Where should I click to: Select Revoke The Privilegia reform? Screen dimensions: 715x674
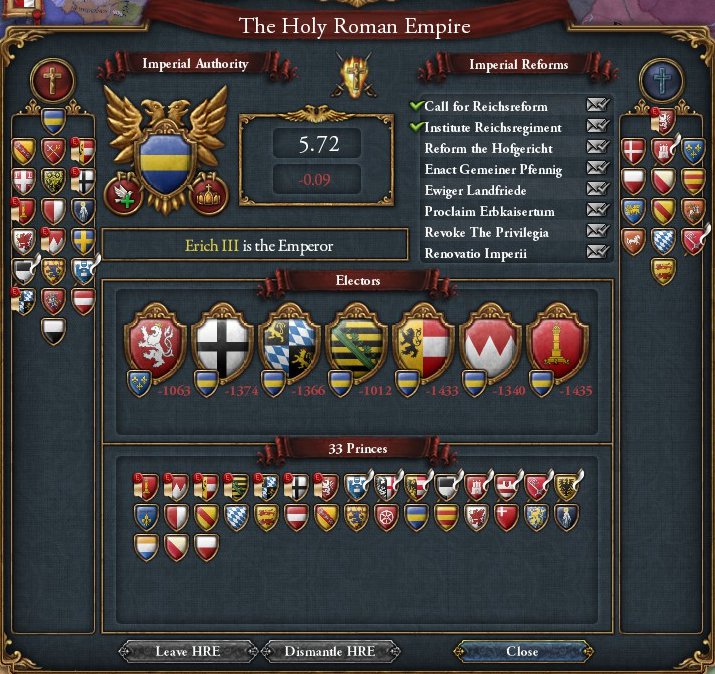click(487, 233)
